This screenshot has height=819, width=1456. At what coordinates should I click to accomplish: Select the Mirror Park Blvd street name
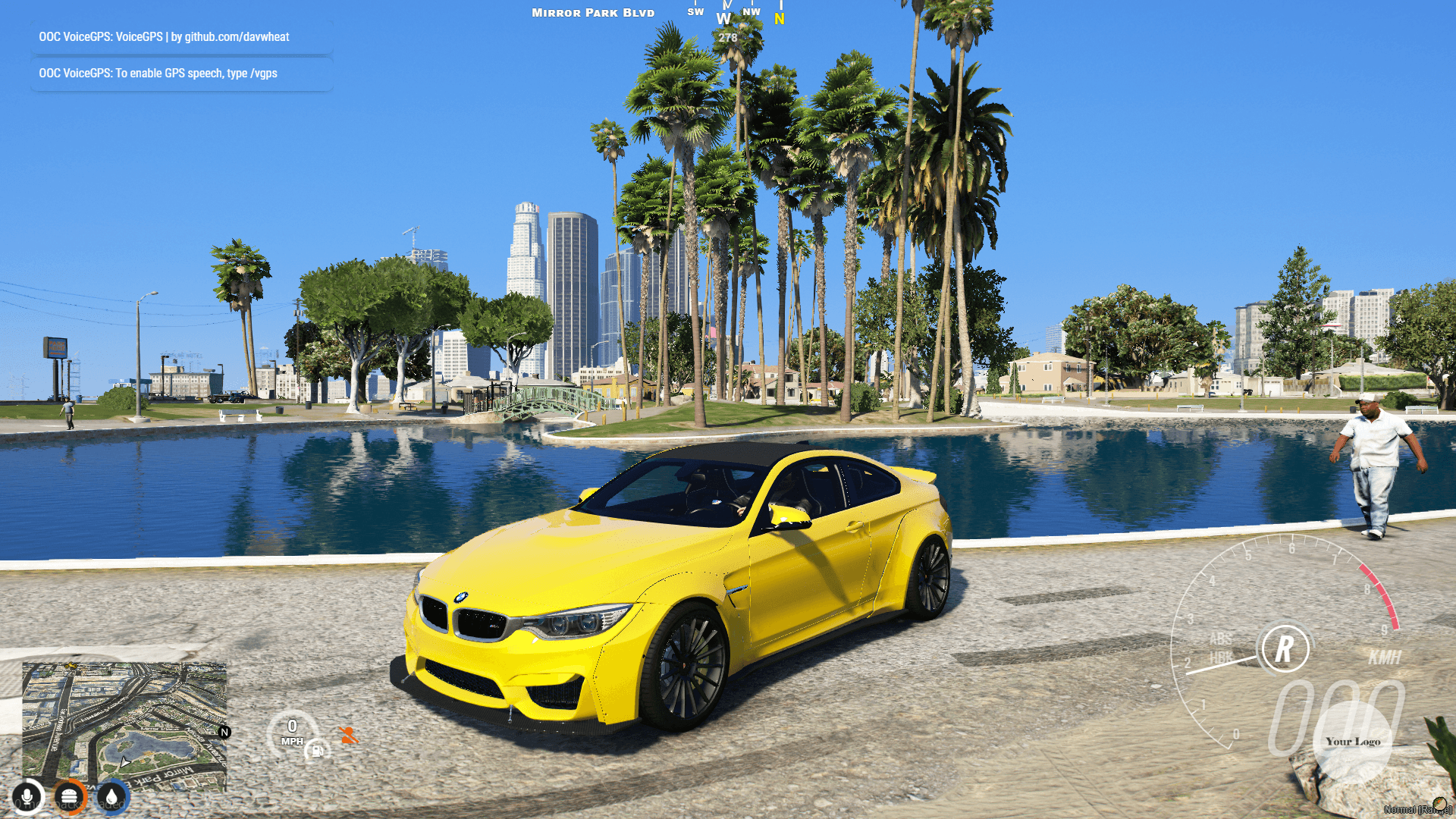point(592,12)
